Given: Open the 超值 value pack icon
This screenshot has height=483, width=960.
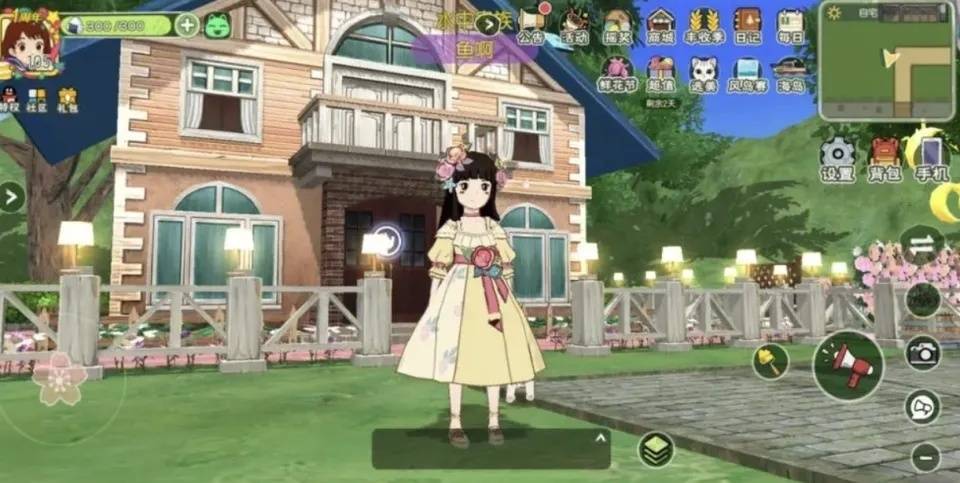Looking at the screenshot, I should pyautogui.click(x=660, y=72).
